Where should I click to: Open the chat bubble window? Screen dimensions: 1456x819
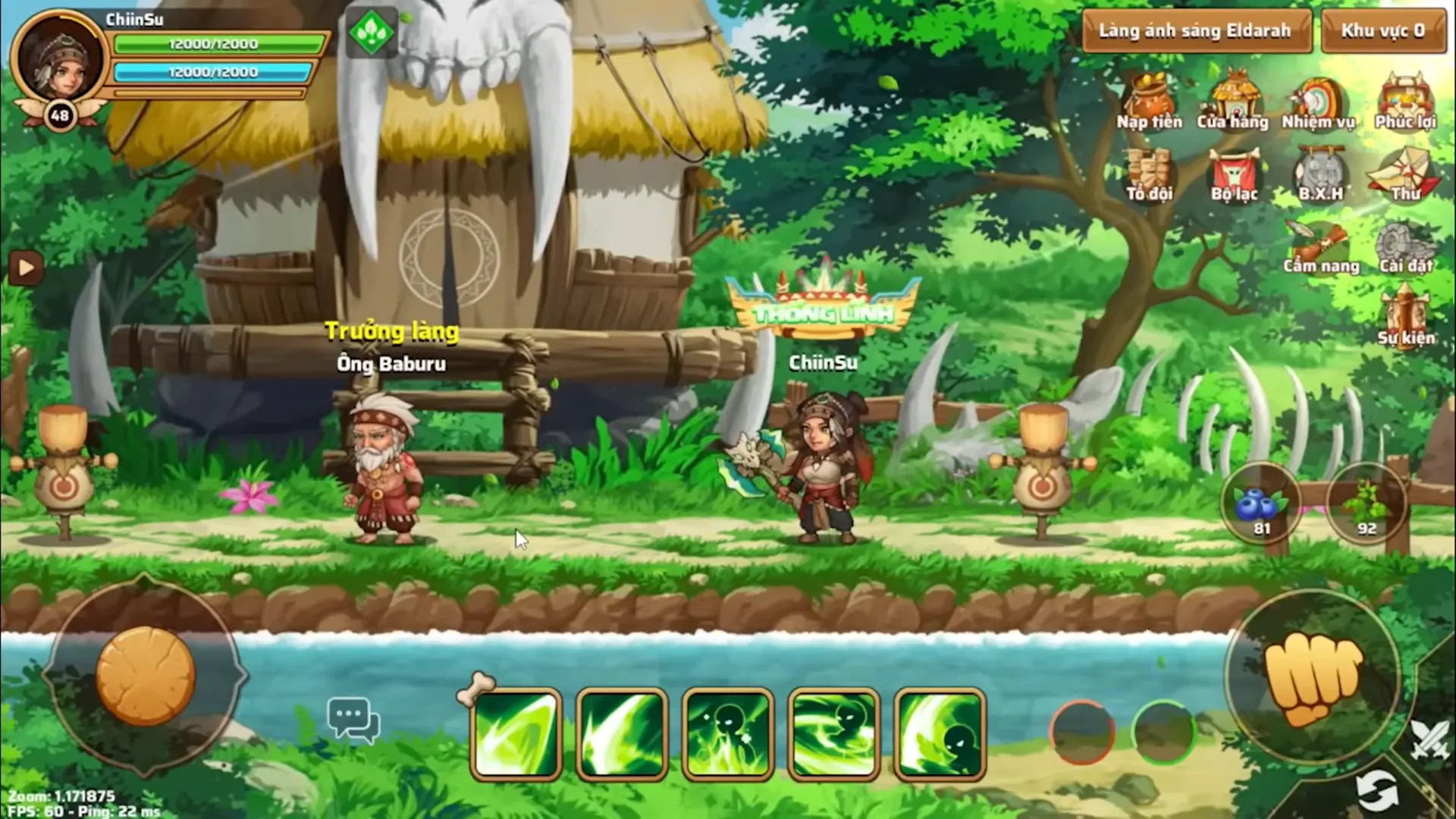pyautogui.click(x=353, y=719)
